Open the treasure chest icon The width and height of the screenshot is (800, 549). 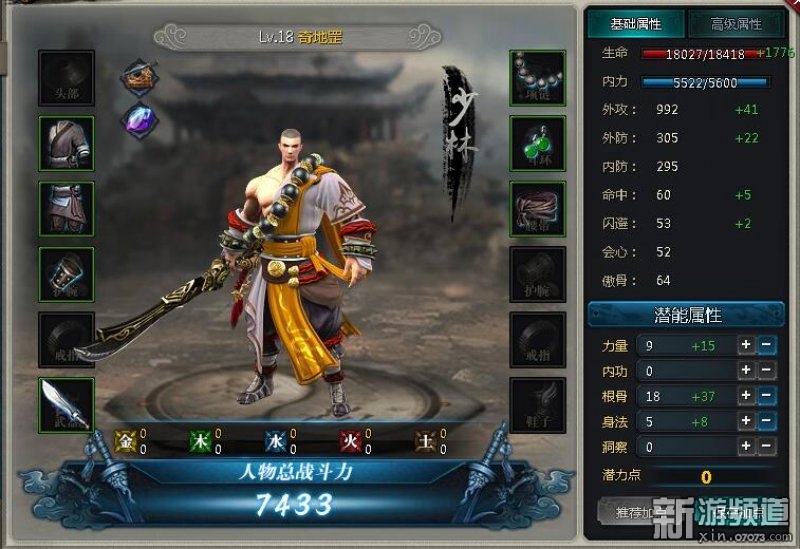coord(139,76)
